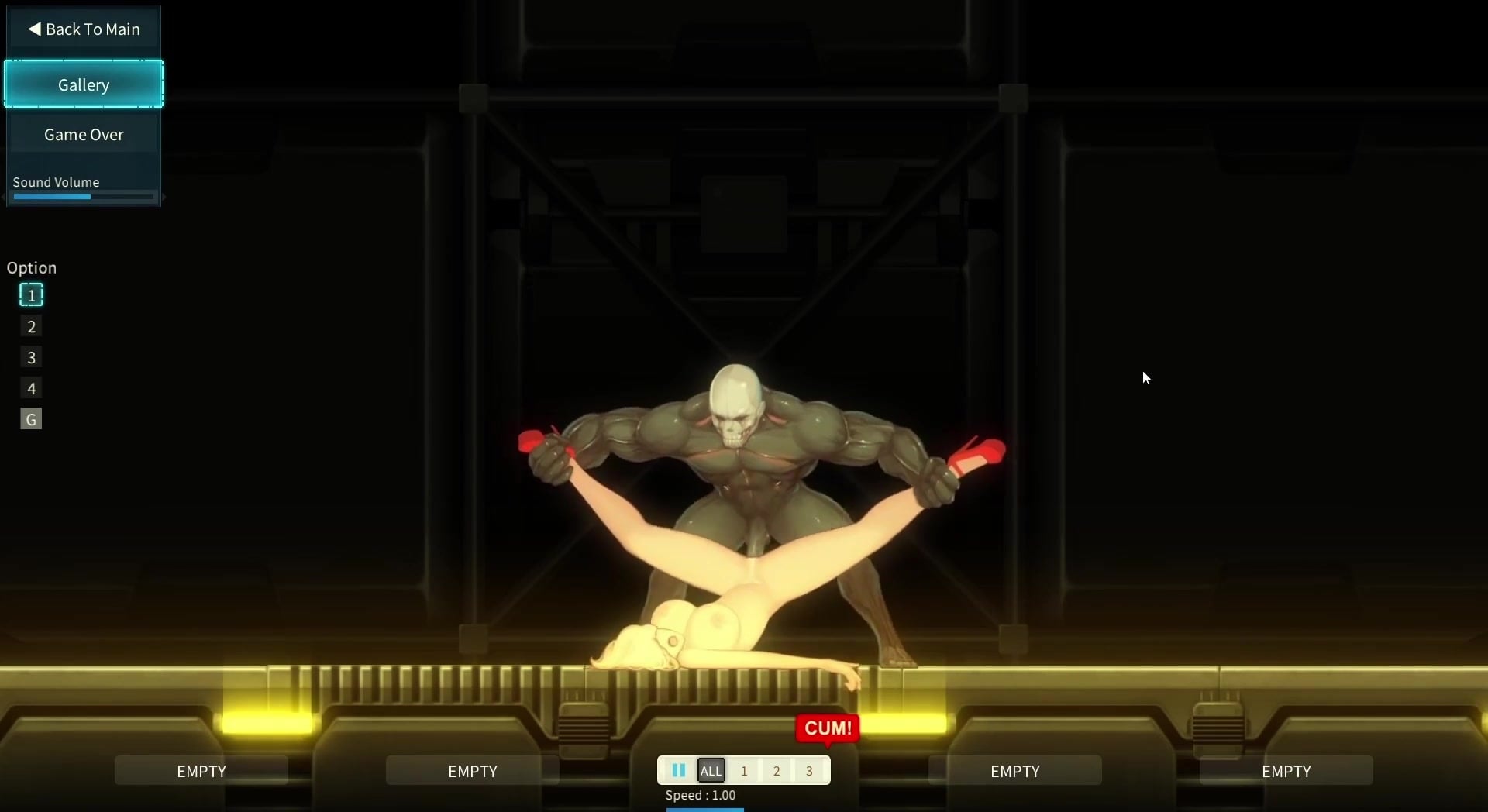1488x812 pixels.
Task: Click the leftmost EMPTY save slot
Action: [x=201, y=770]
